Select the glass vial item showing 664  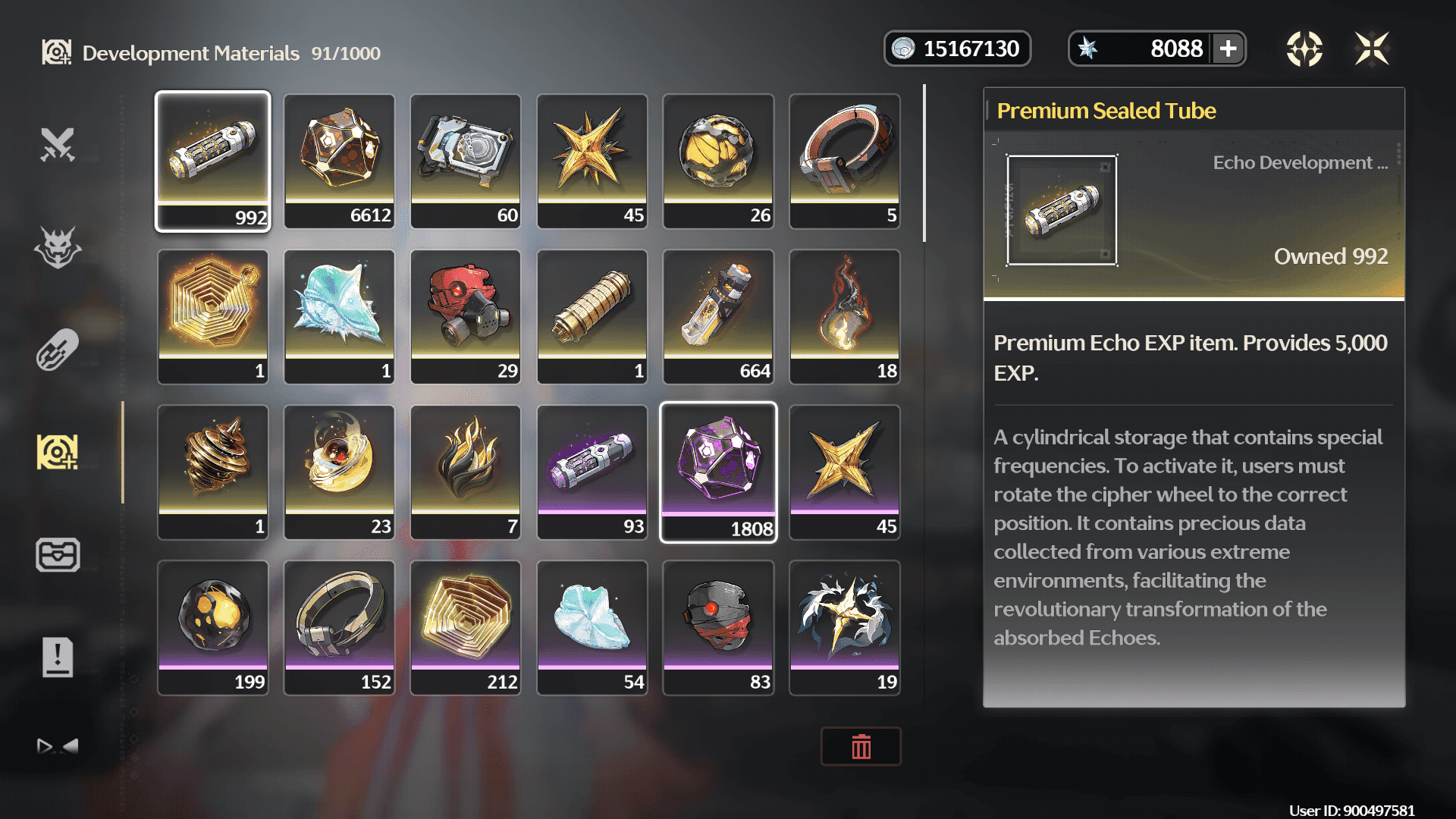(718, 316)
